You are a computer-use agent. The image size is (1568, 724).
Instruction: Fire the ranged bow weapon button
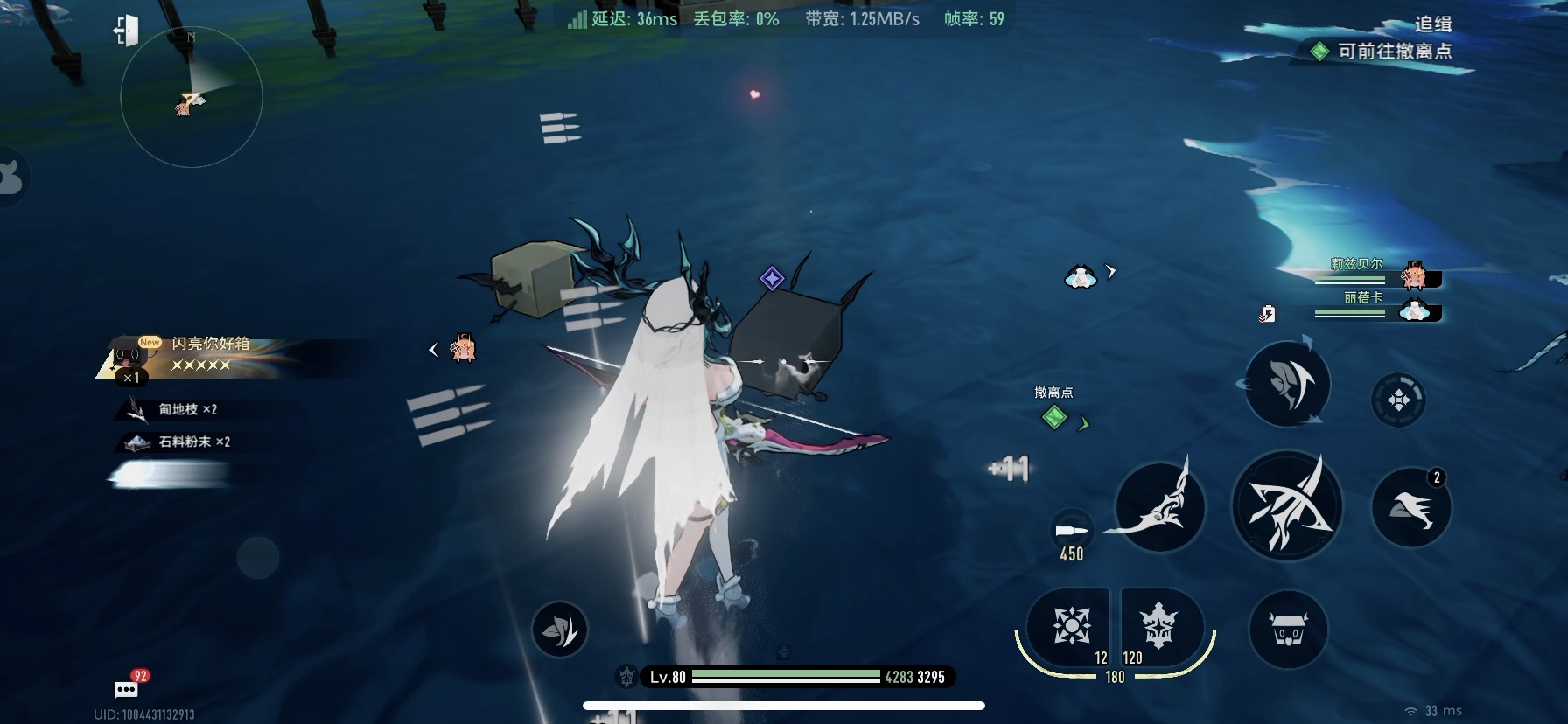pyautogui.click(x=1158, y=507)
